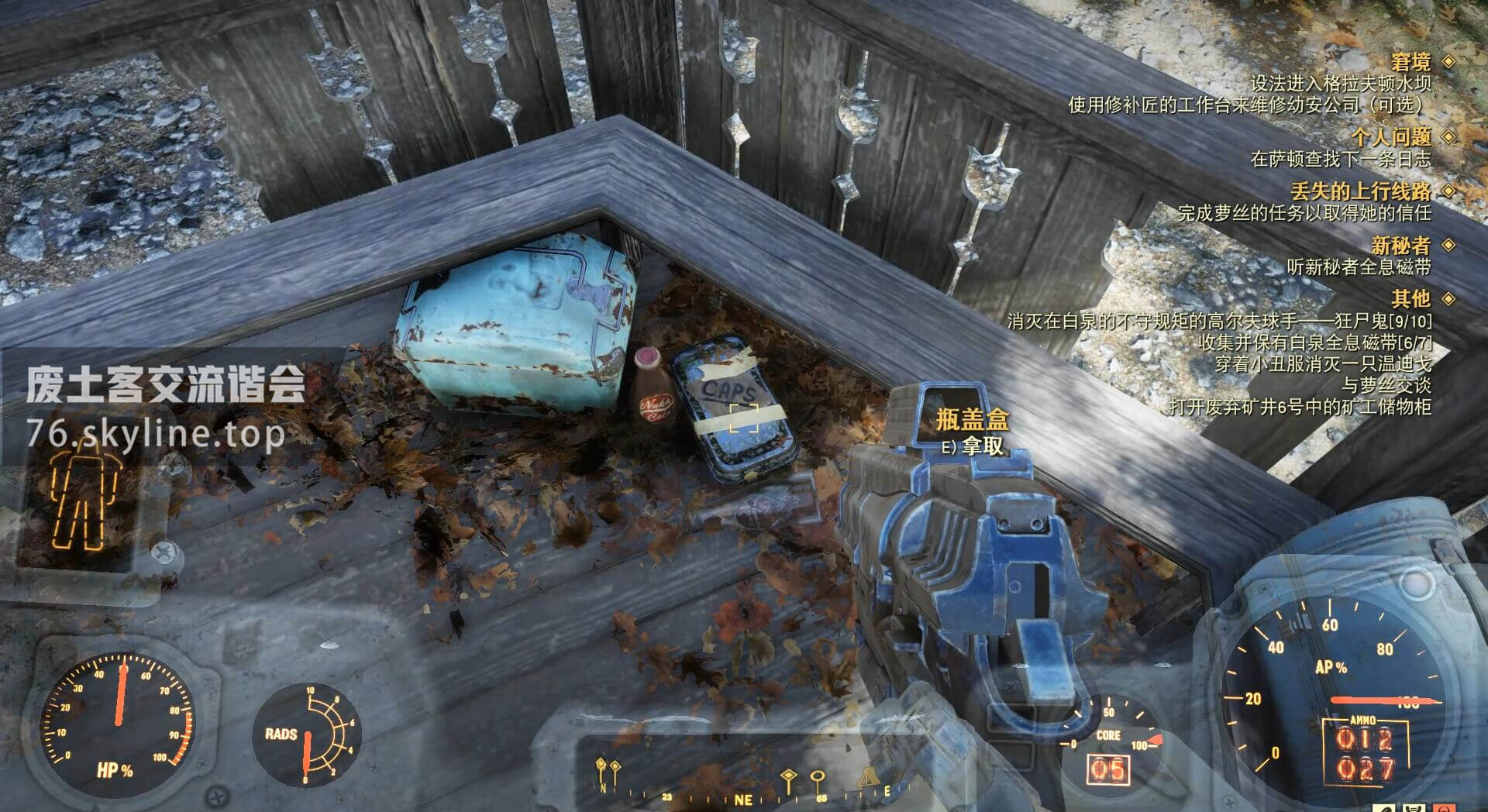Select the 个人问题 quest heading
The height and width of the screenshot is (812, 1488).
[1390, 137]
